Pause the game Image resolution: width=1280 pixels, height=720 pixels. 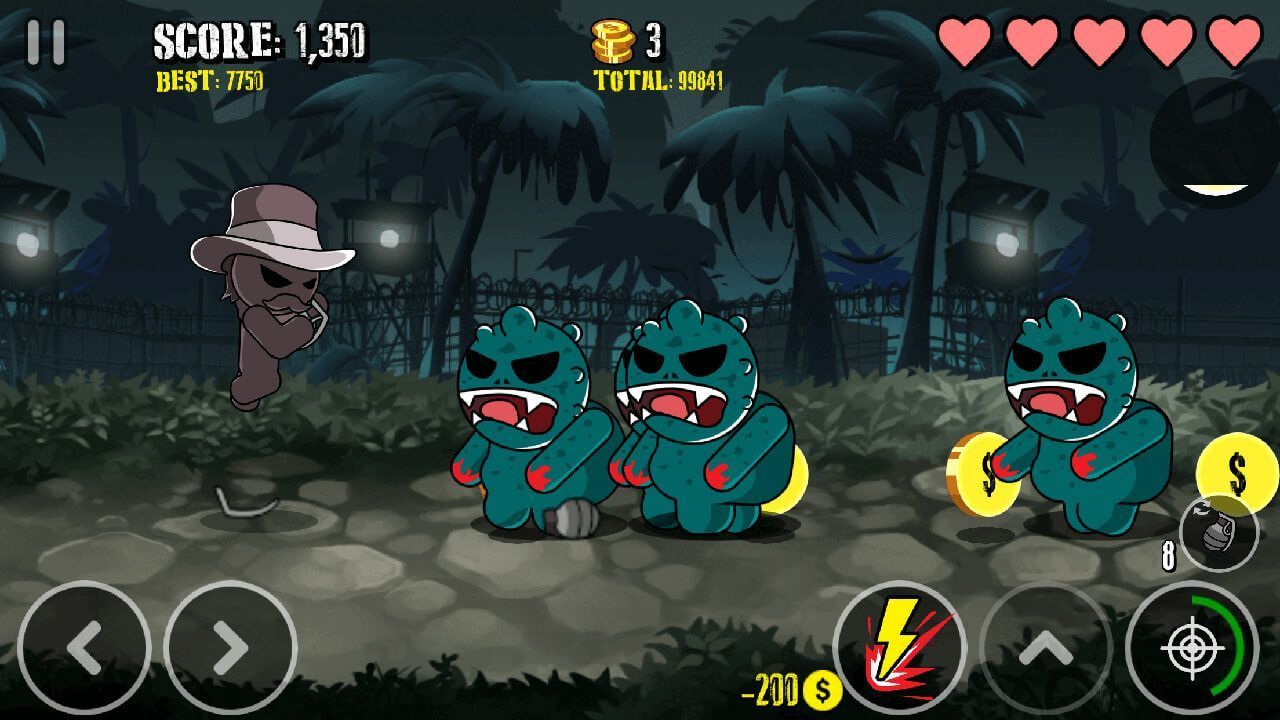tap(45, 42)
